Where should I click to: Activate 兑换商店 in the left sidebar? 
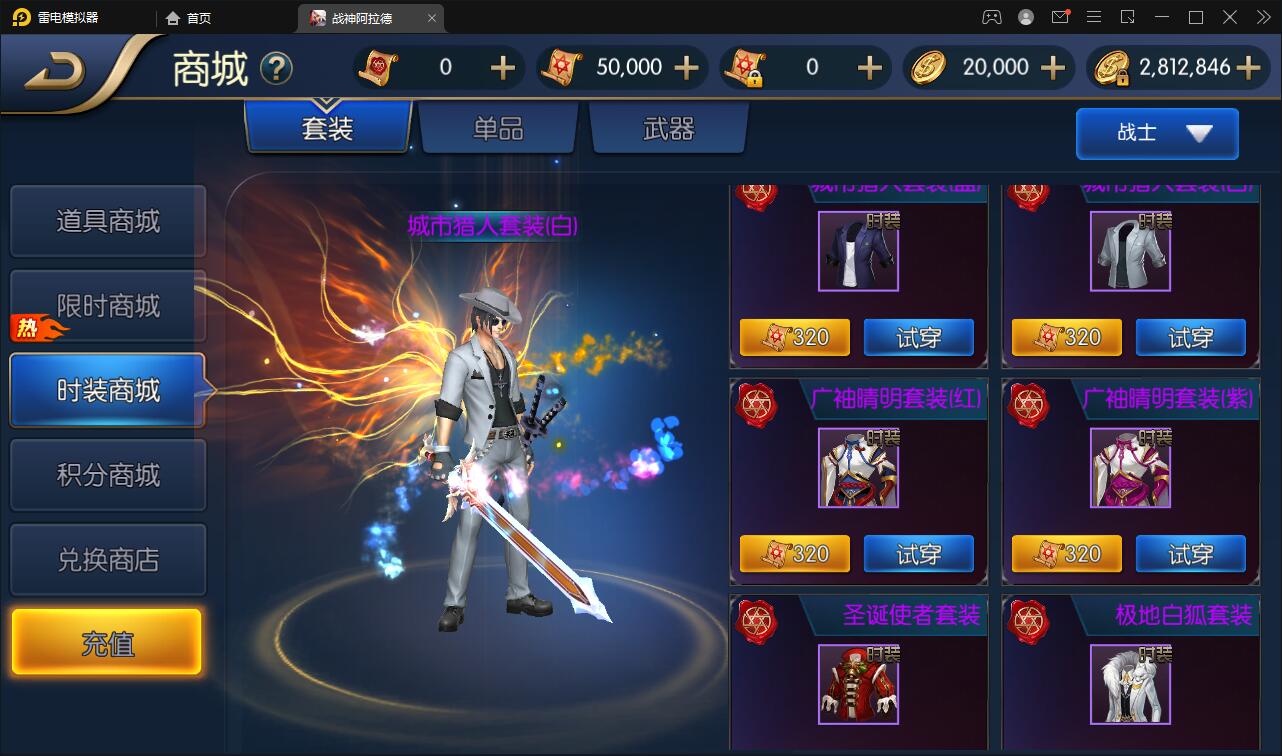point(107,558)
